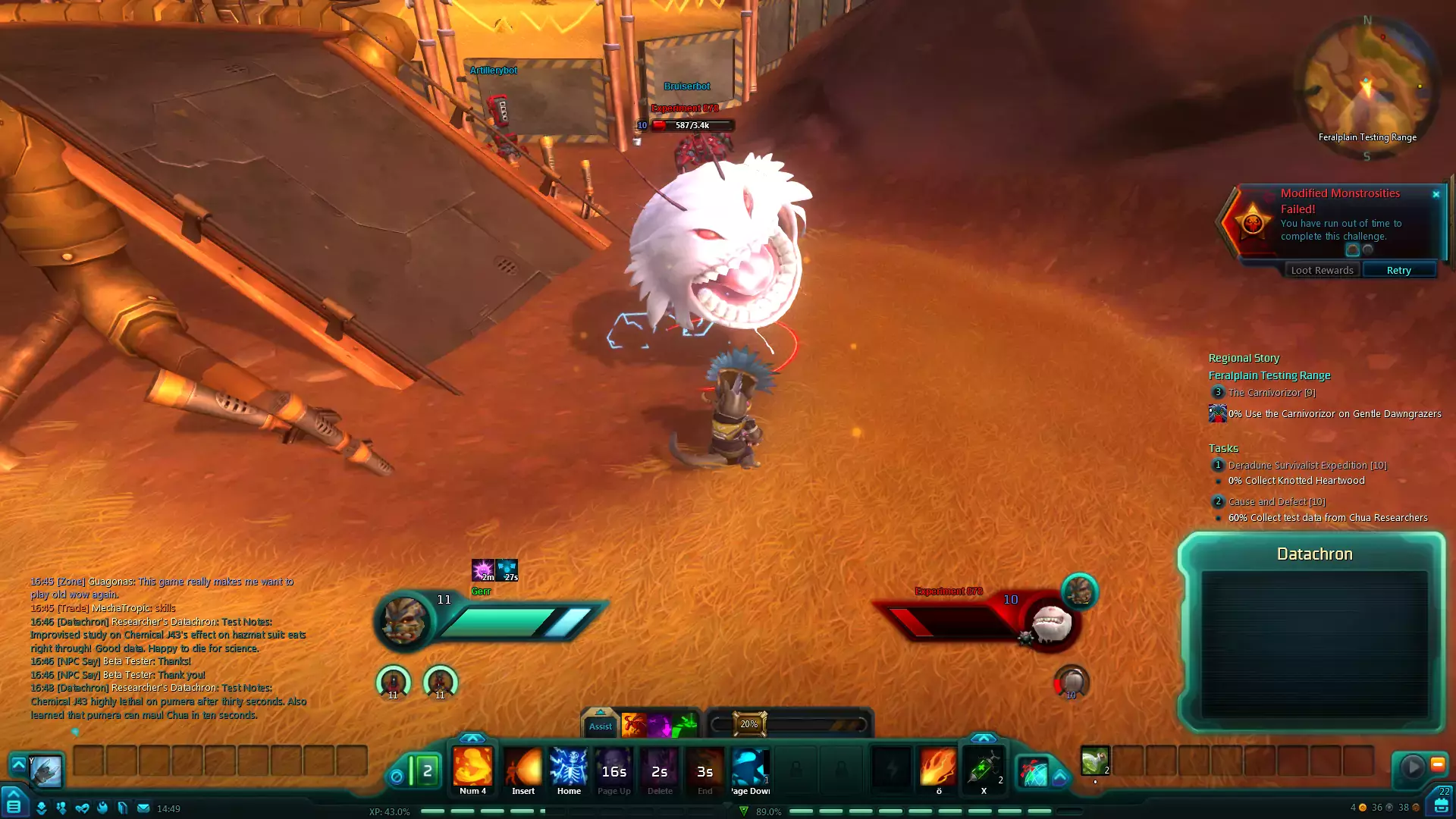Activate the electric skeleton ability bound to Home

tap(569, 767)
